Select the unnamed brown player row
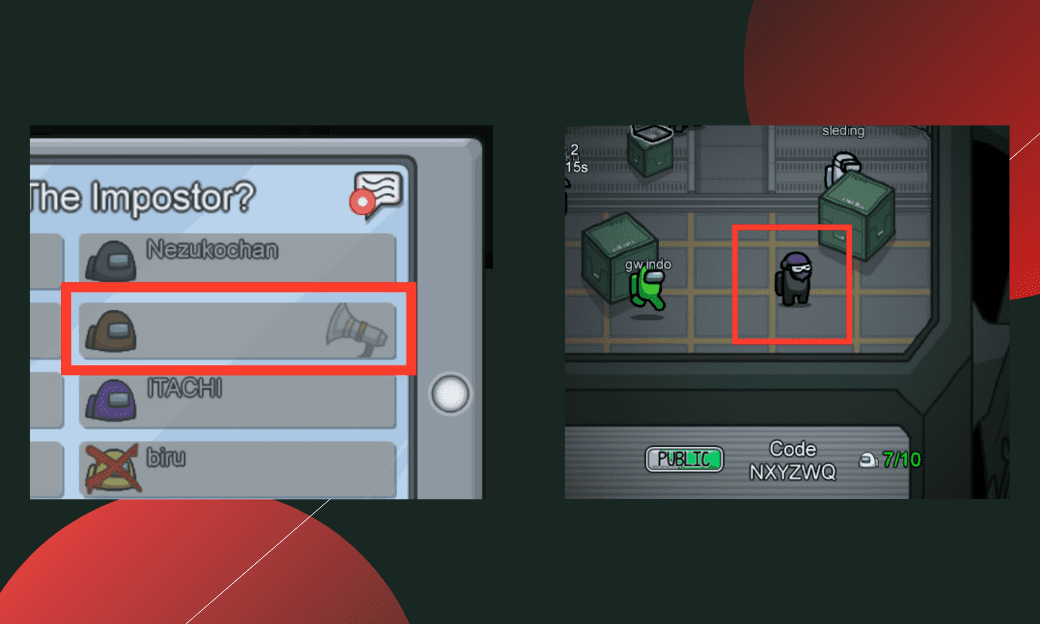 coord(237,328)
